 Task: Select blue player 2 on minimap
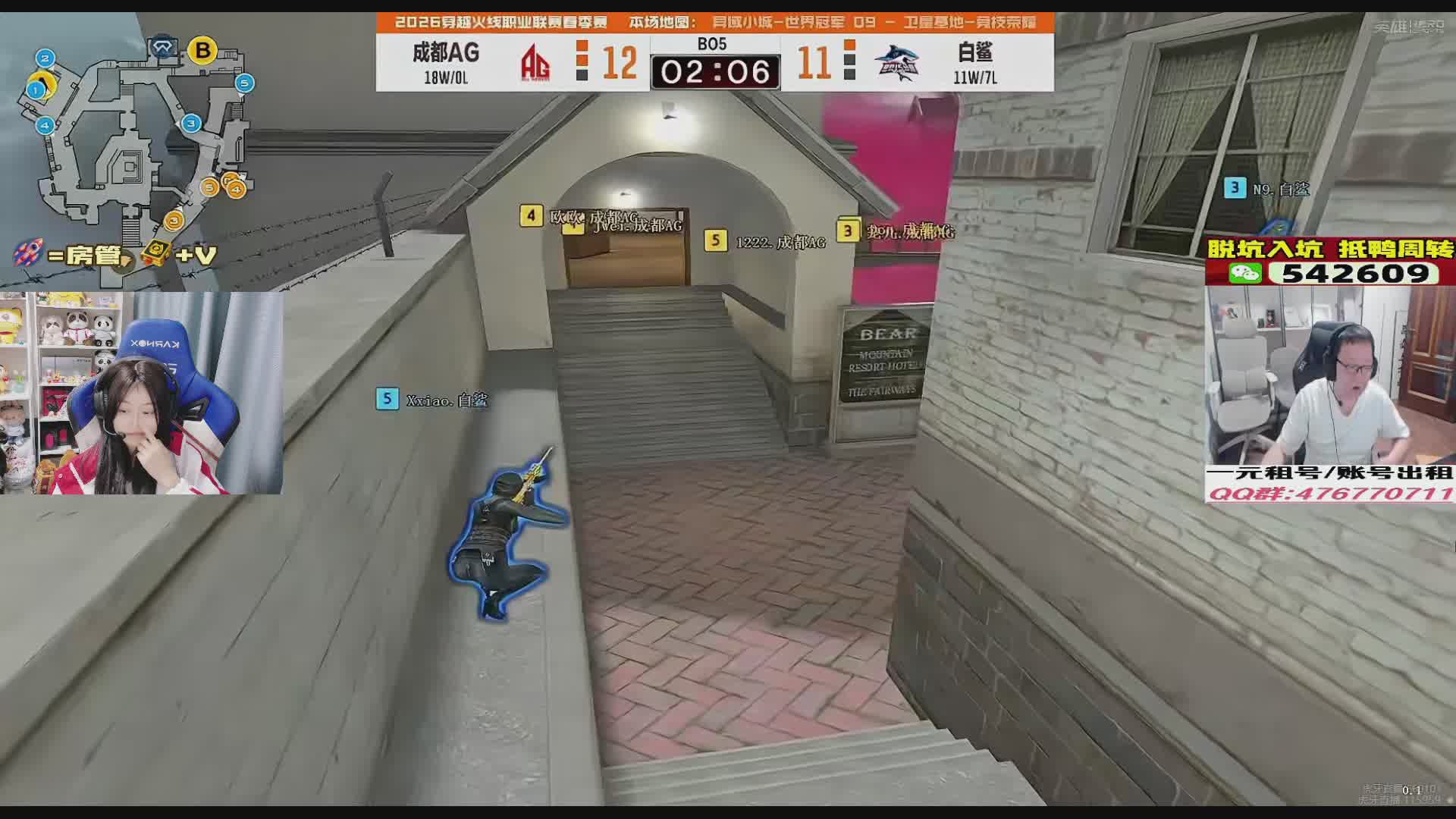pos(45,58)
